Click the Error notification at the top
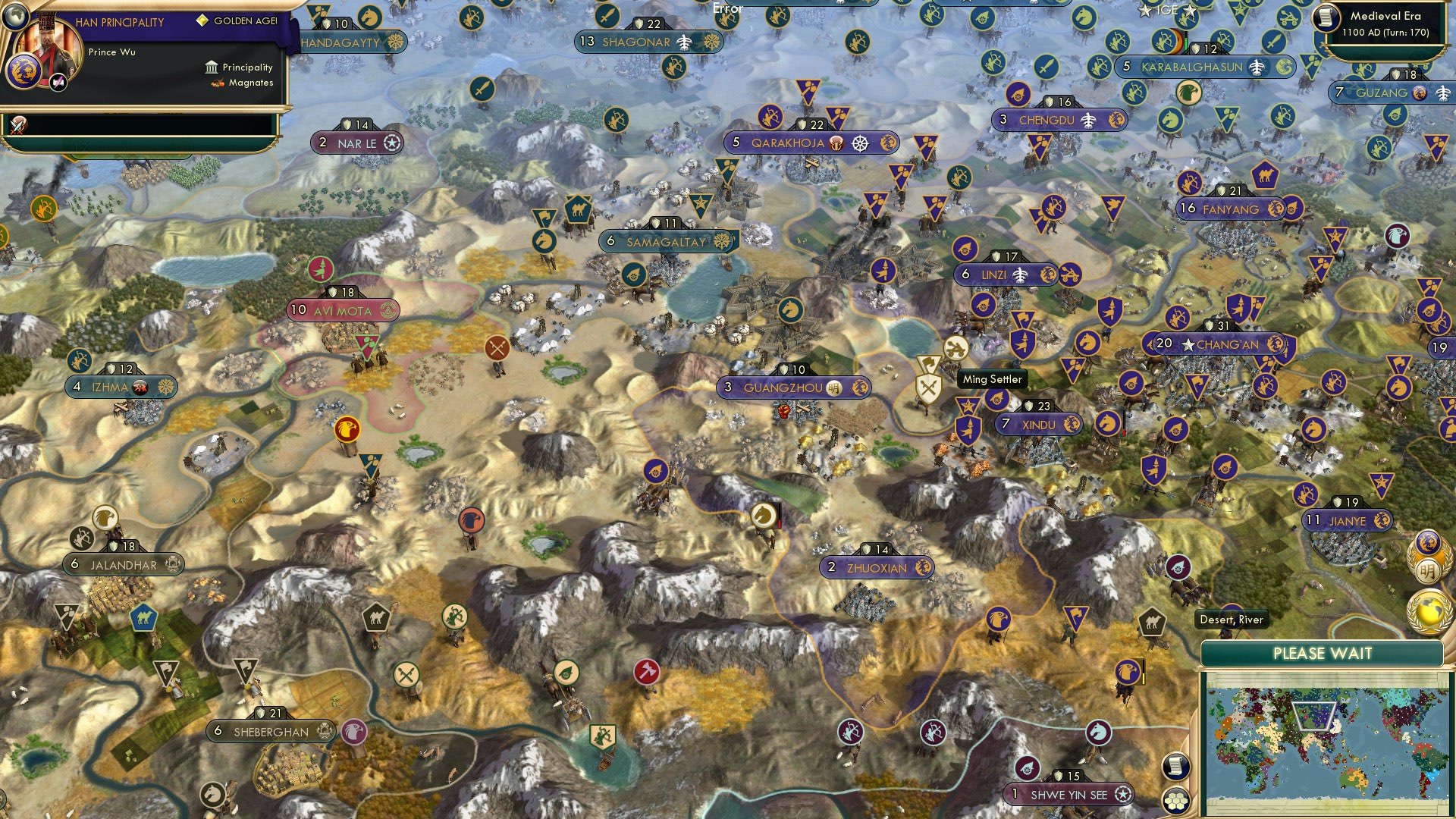This screenshot has height=819, width=1456. tap(726, 8)
